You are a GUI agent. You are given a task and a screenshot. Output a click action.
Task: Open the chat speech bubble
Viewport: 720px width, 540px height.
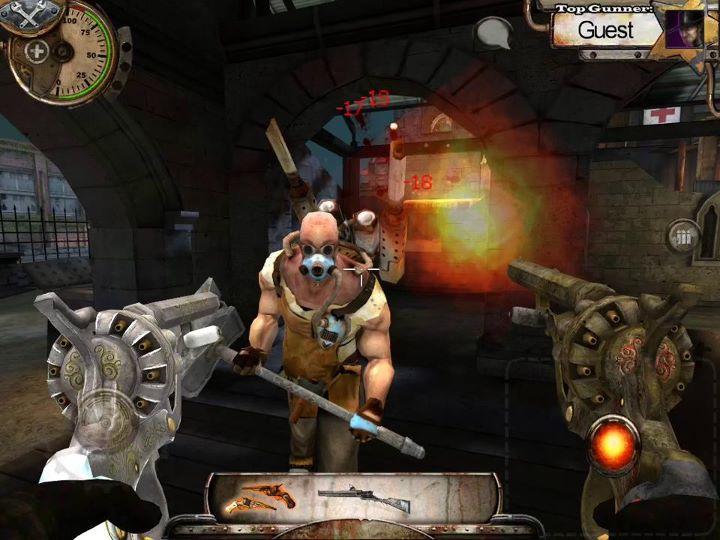493,34
